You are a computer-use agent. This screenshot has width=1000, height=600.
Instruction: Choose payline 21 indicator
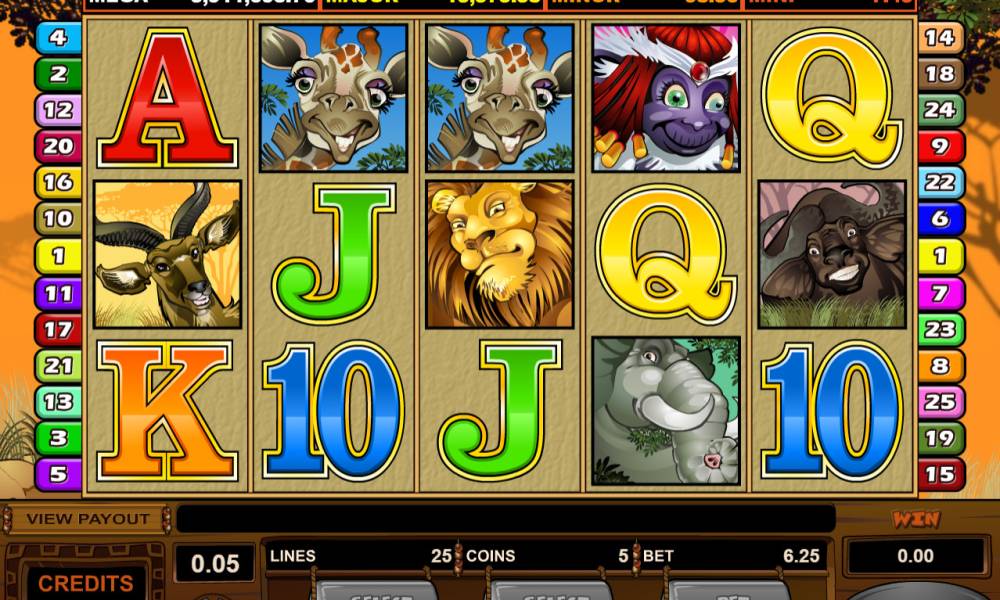[58, 366]
